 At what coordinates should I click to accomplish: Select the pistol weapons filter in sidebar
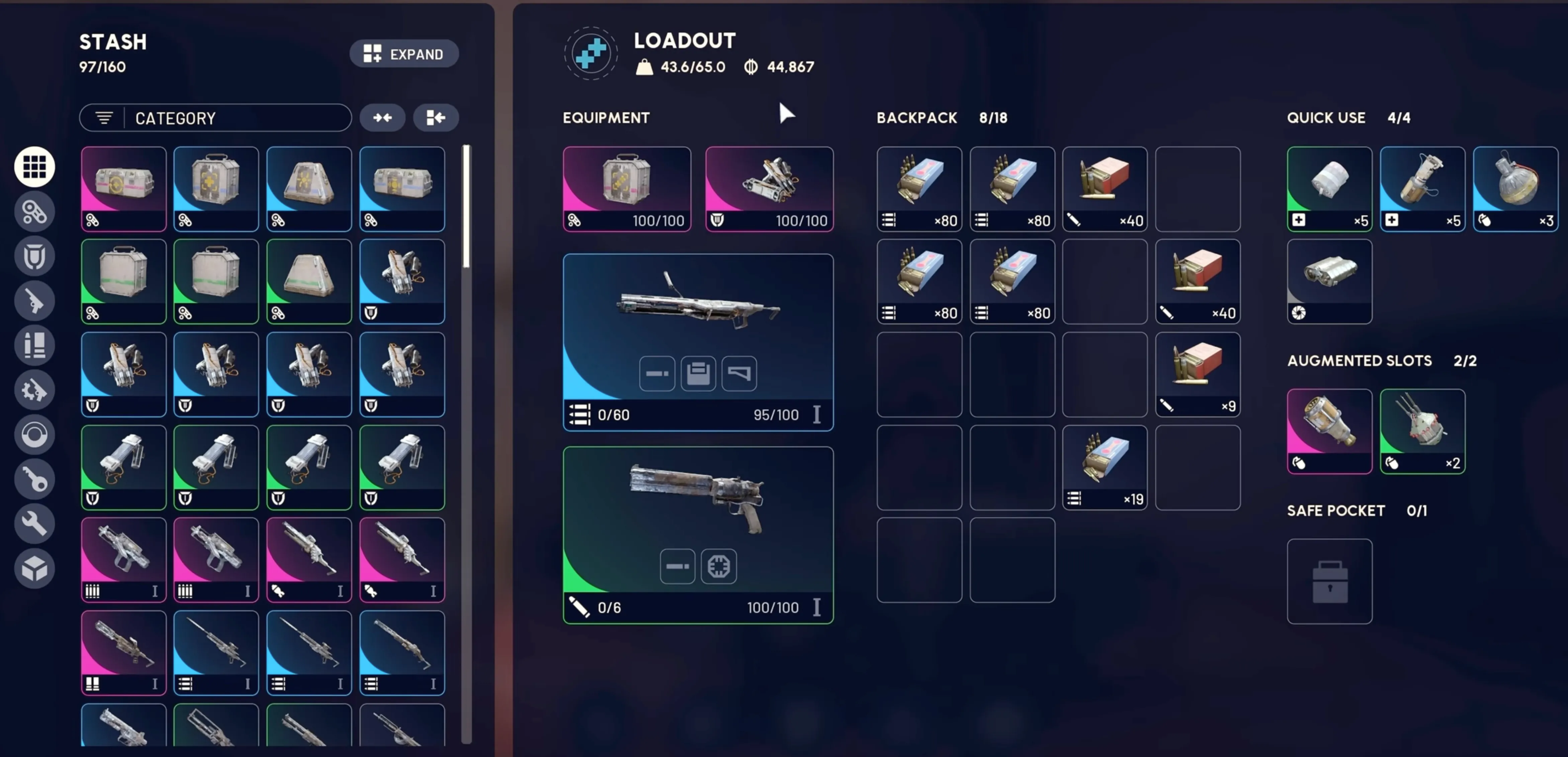click(x=35, y=301)
